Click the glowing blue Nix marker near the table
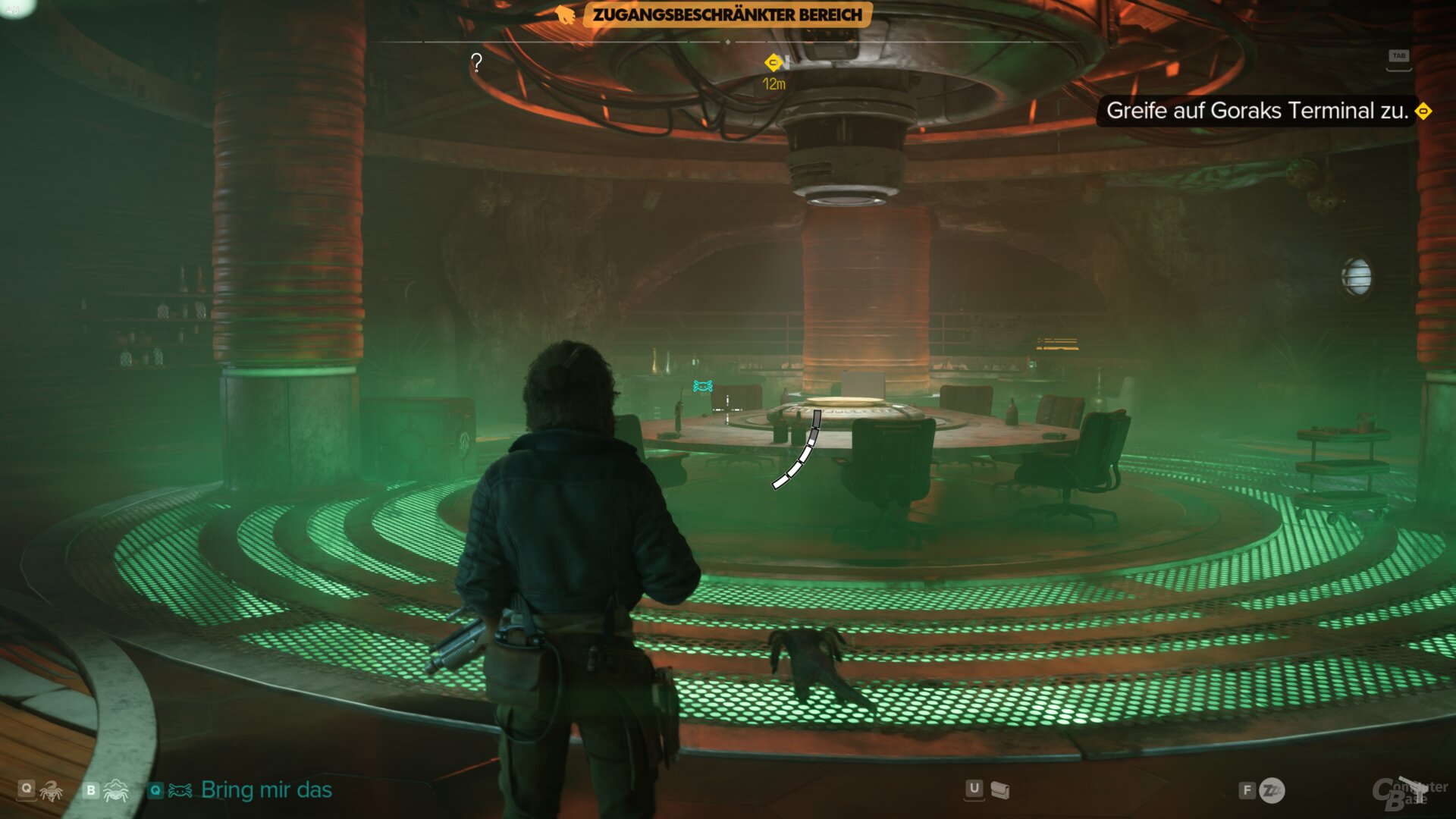Screen dimensions: 1456x819 (701, 386)
